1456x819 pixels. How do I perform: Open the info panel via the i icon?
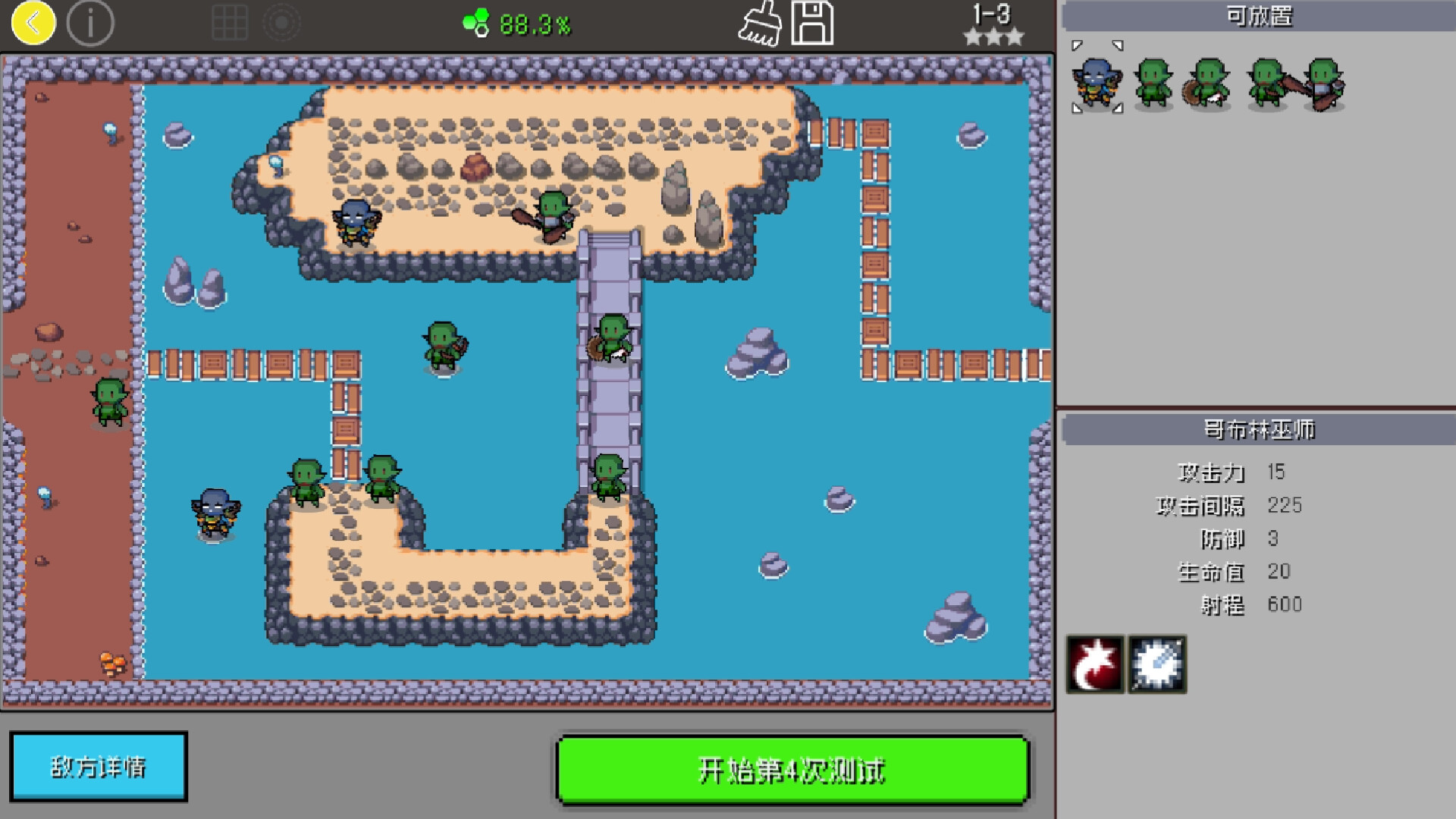click(89, 24)
